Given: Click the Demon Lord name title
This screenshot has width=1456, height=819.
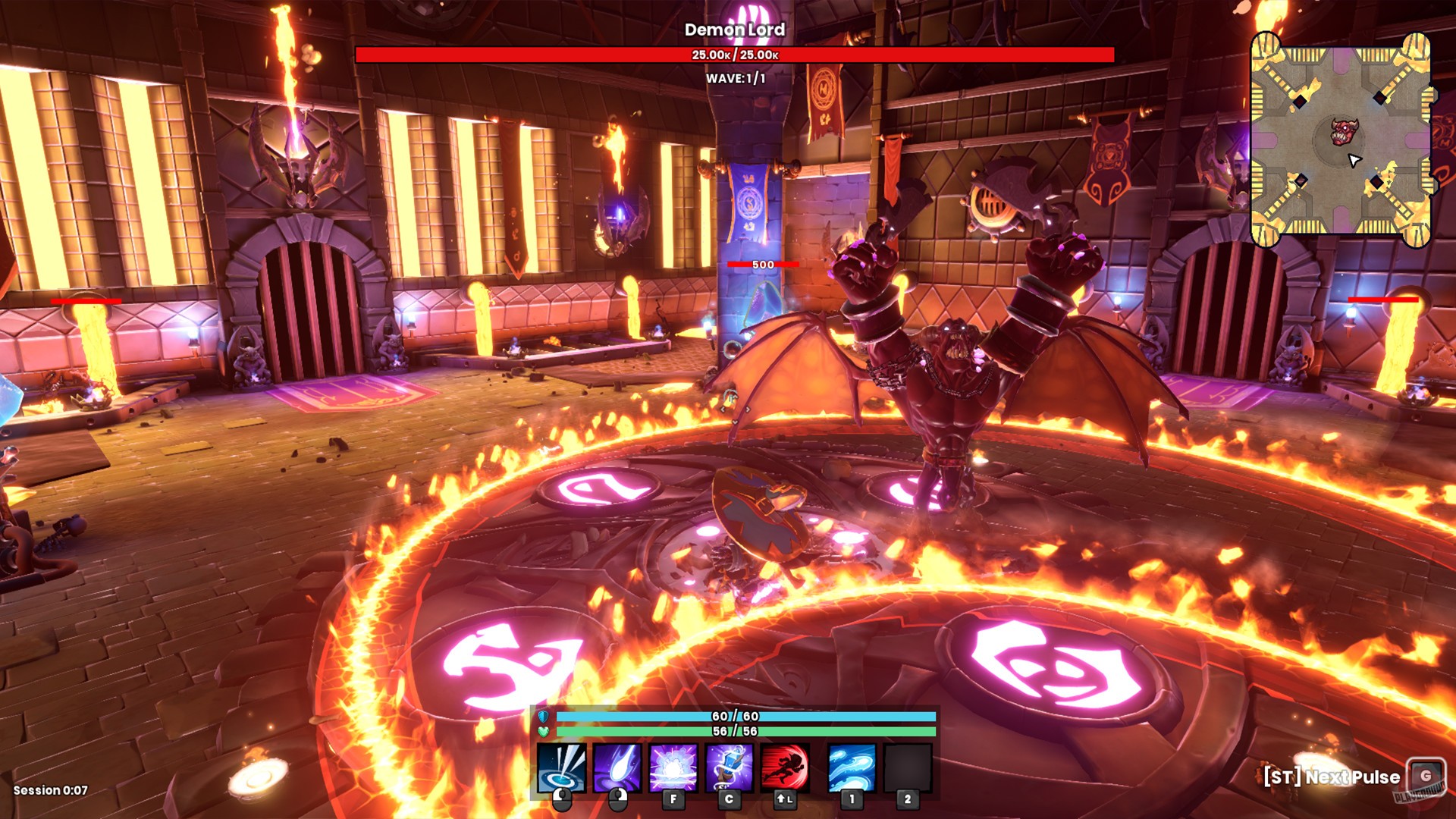Looking at the screenshot, I should point(735,31).
